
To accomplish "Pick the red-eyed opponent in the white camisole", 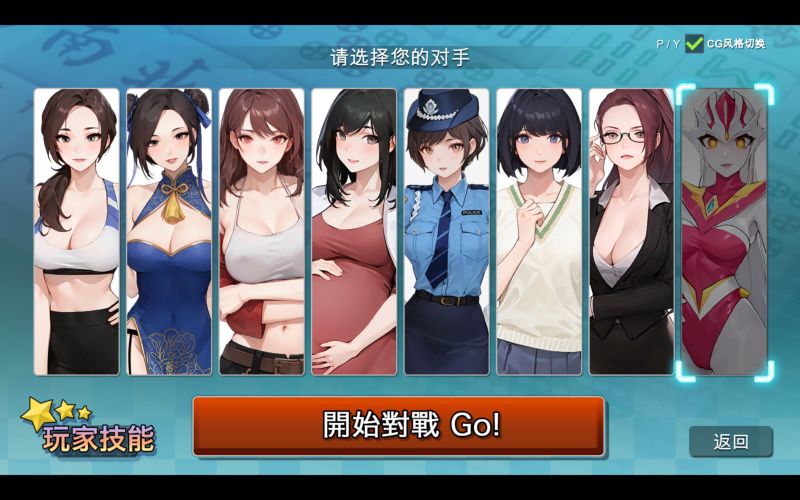I will pyautogui.click(x=261, y=232).
